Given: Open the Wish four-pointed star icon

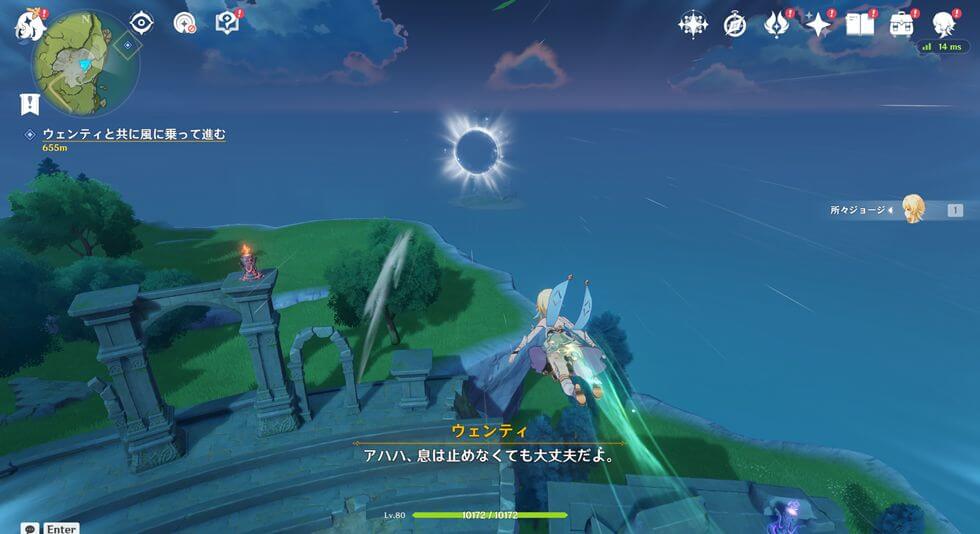Looking at the screenshot, I should point(819,25).
